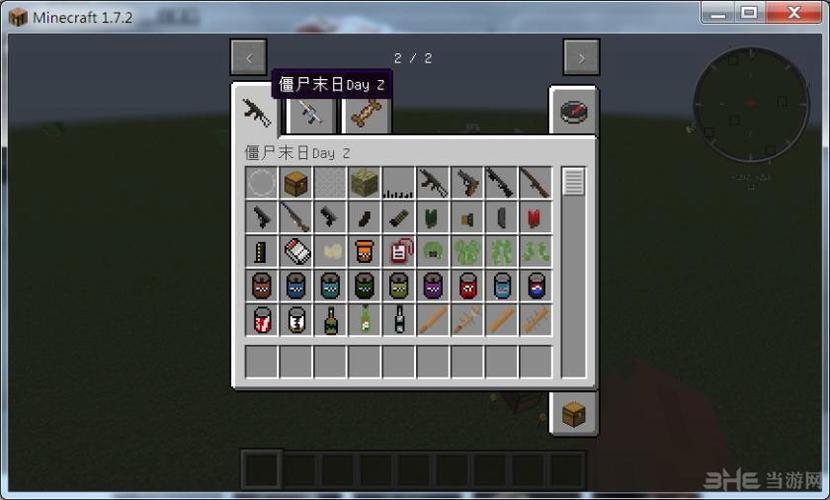Pick the orange pill bottle
The width and height of the screenshot is (830, 500).
click(364, 251)
